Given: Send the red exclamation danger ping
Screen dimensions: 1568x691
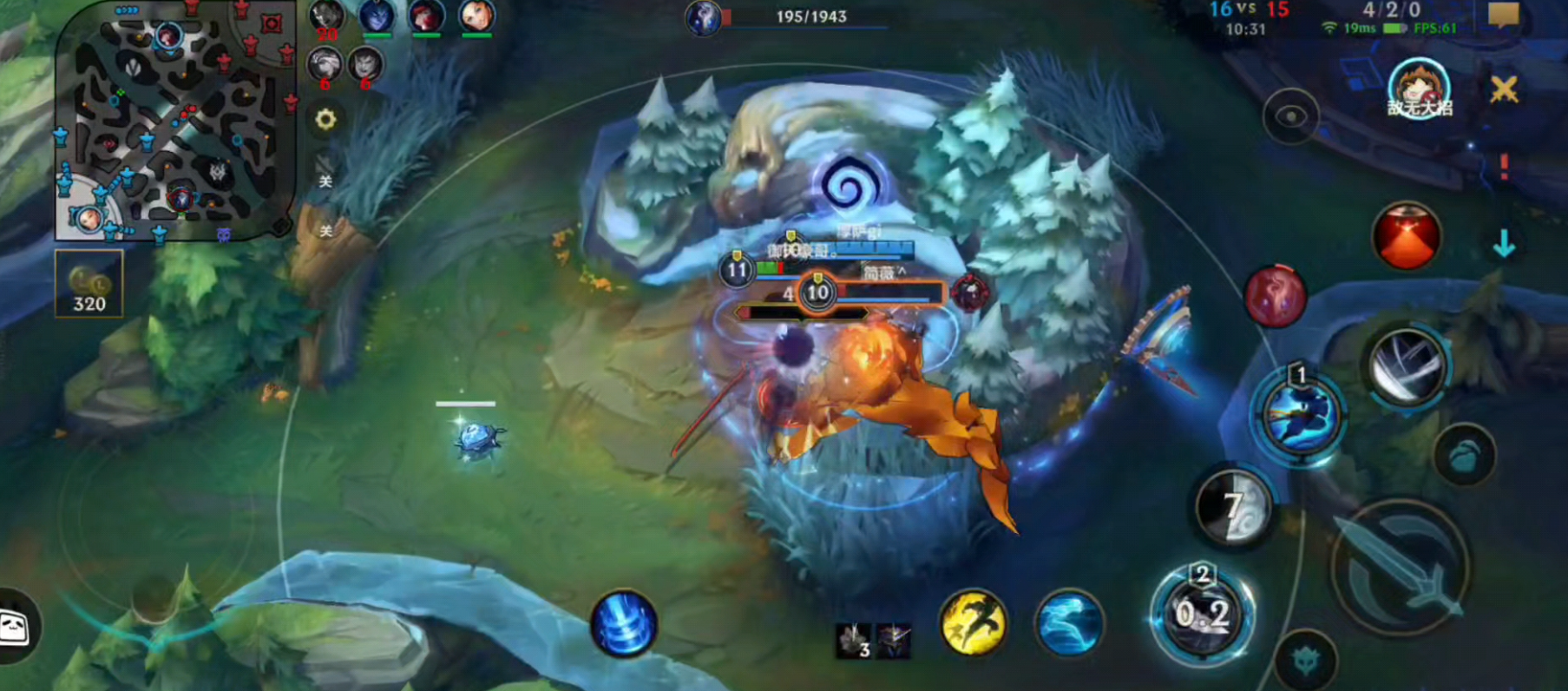Looking at the screenshot, I should pyautogui.click(x=1504, y=167).
